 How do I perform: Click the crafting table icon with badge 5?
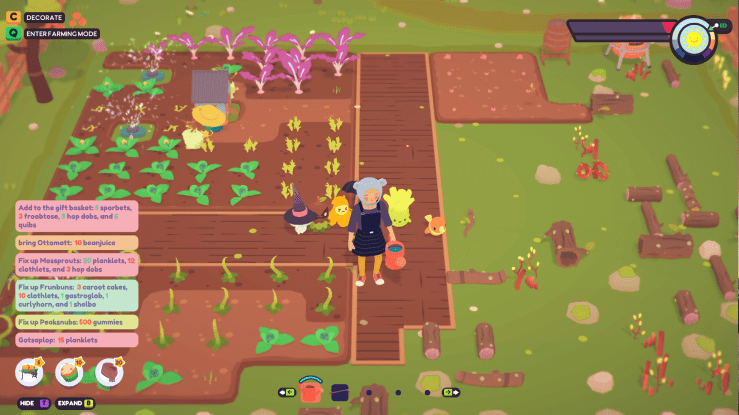(29, 373)
